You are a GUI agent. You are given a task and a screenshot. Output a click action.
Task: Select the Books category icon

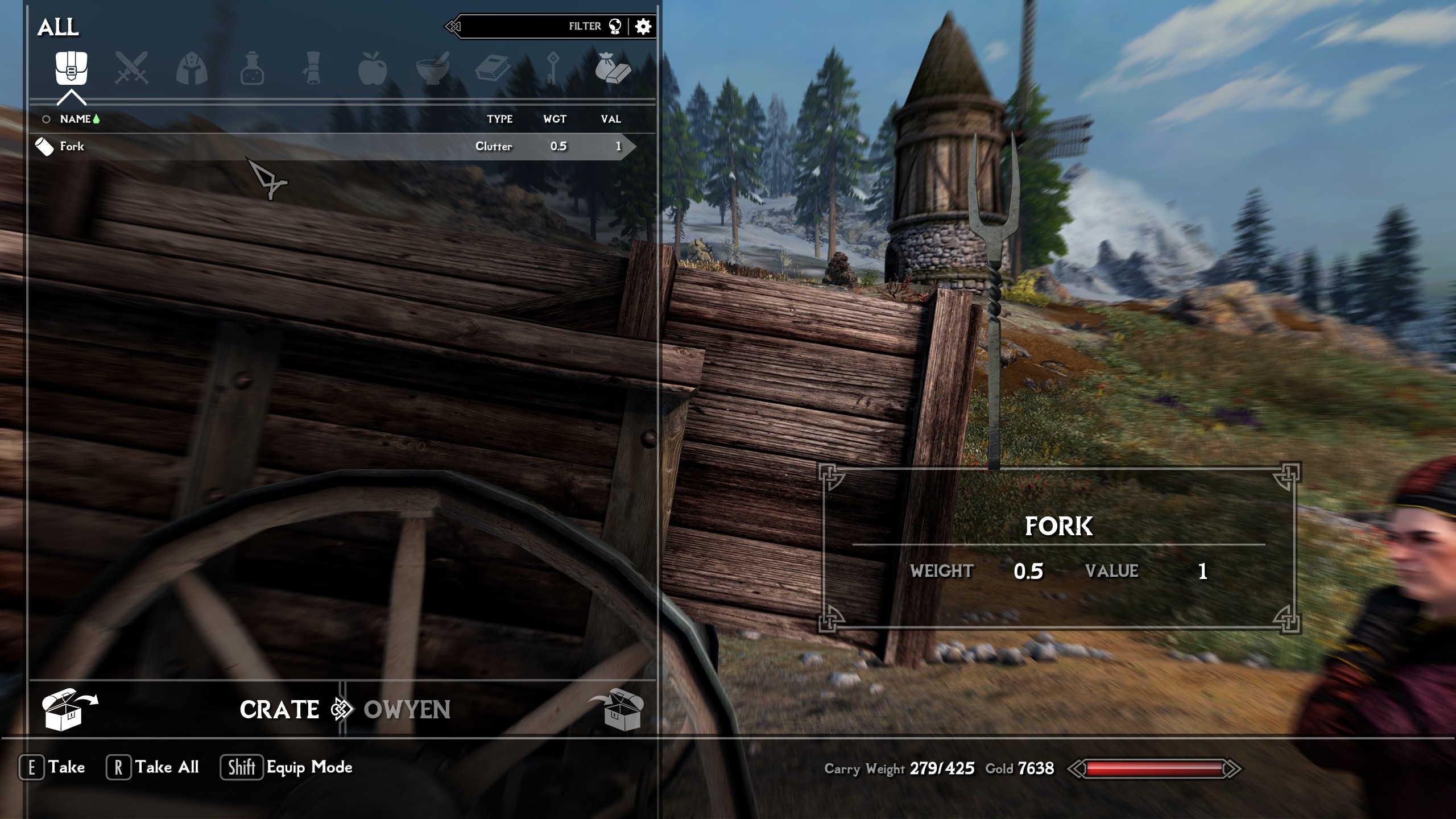coord(493,68)
